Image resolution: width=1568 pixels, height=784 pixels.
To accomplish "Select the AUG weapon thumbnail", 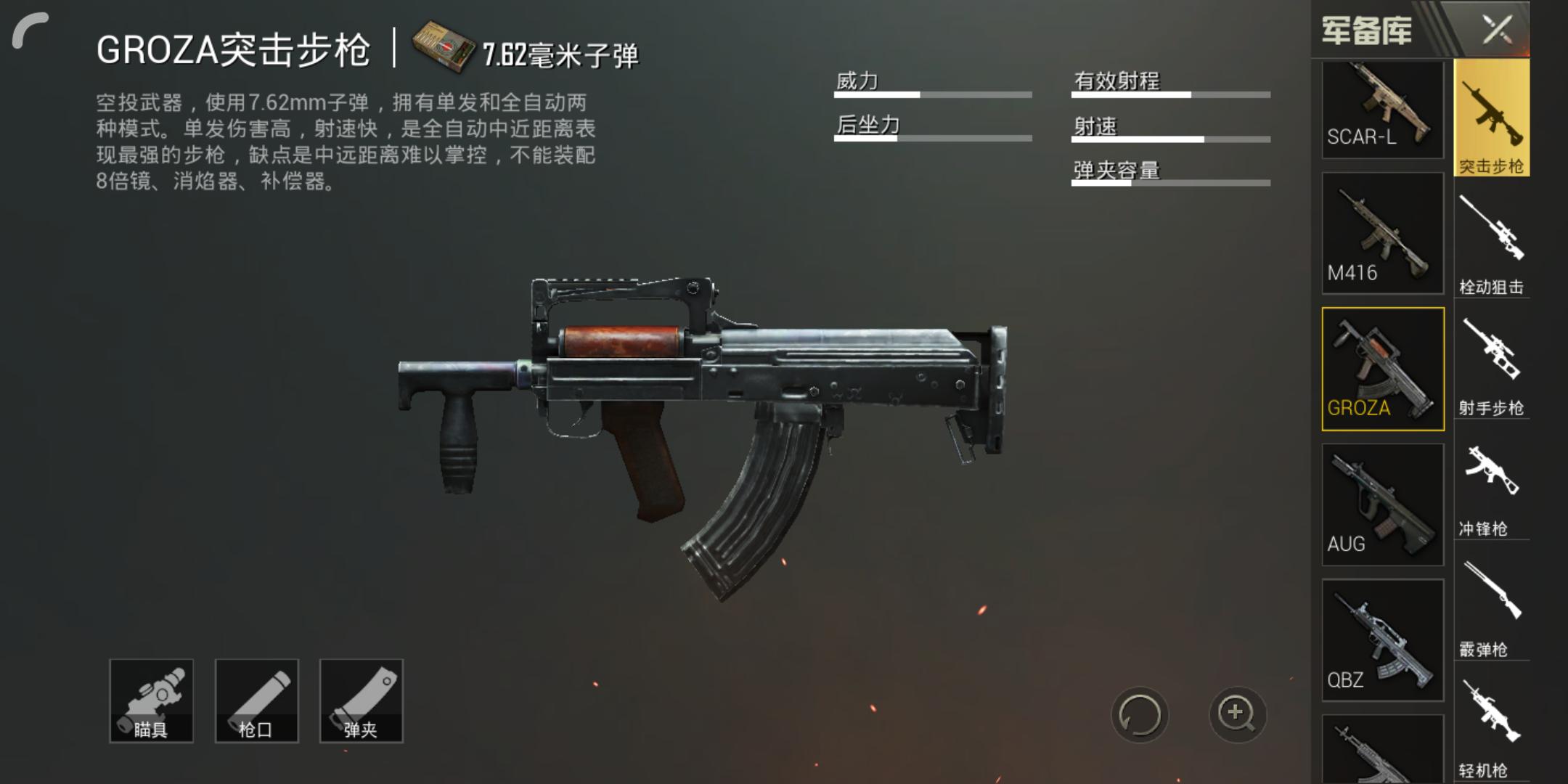I will pos(1381,503).
